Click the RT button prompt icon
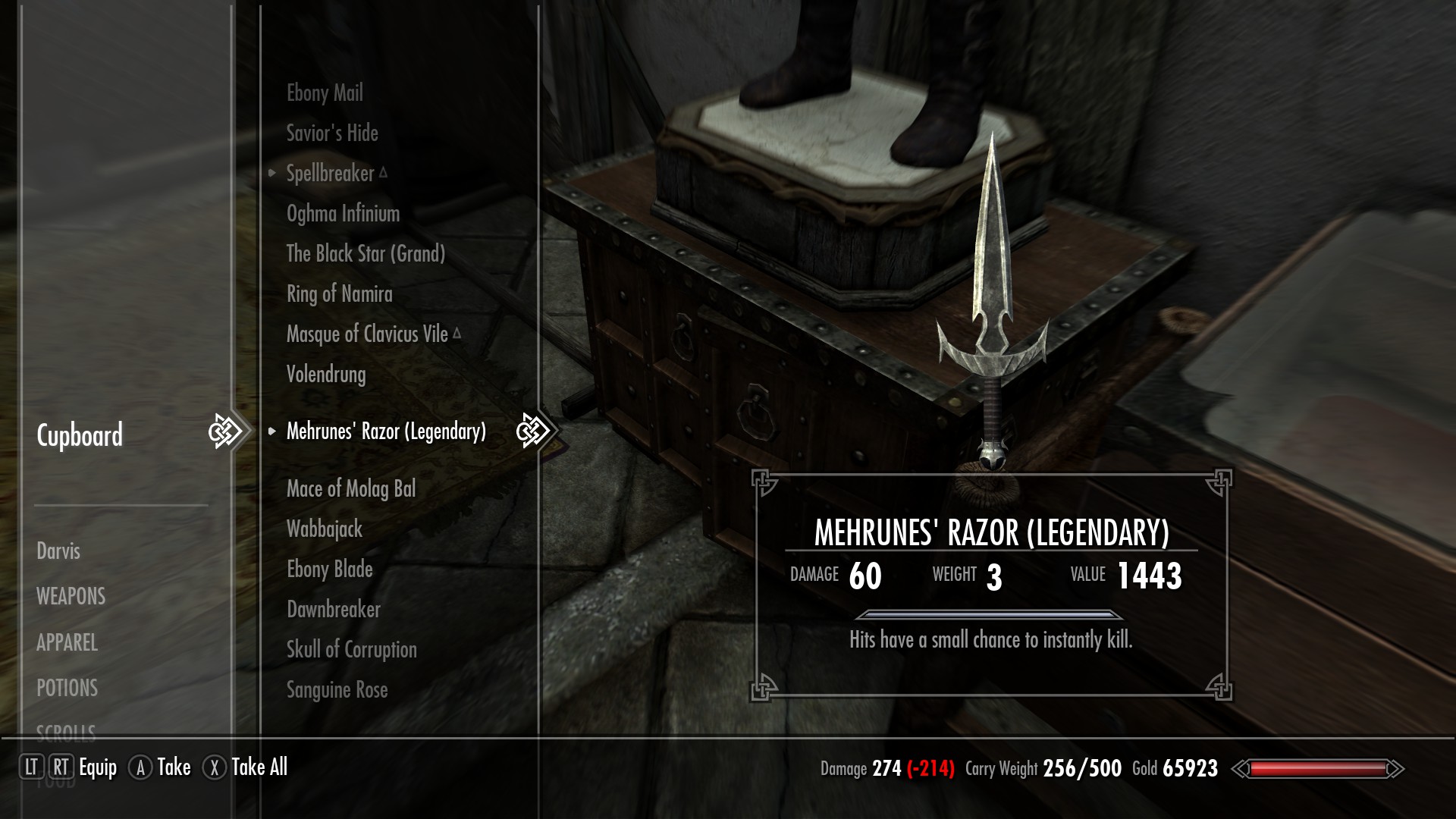The height and width of the screenshot is (819, 1456). [x=62, y=768]
